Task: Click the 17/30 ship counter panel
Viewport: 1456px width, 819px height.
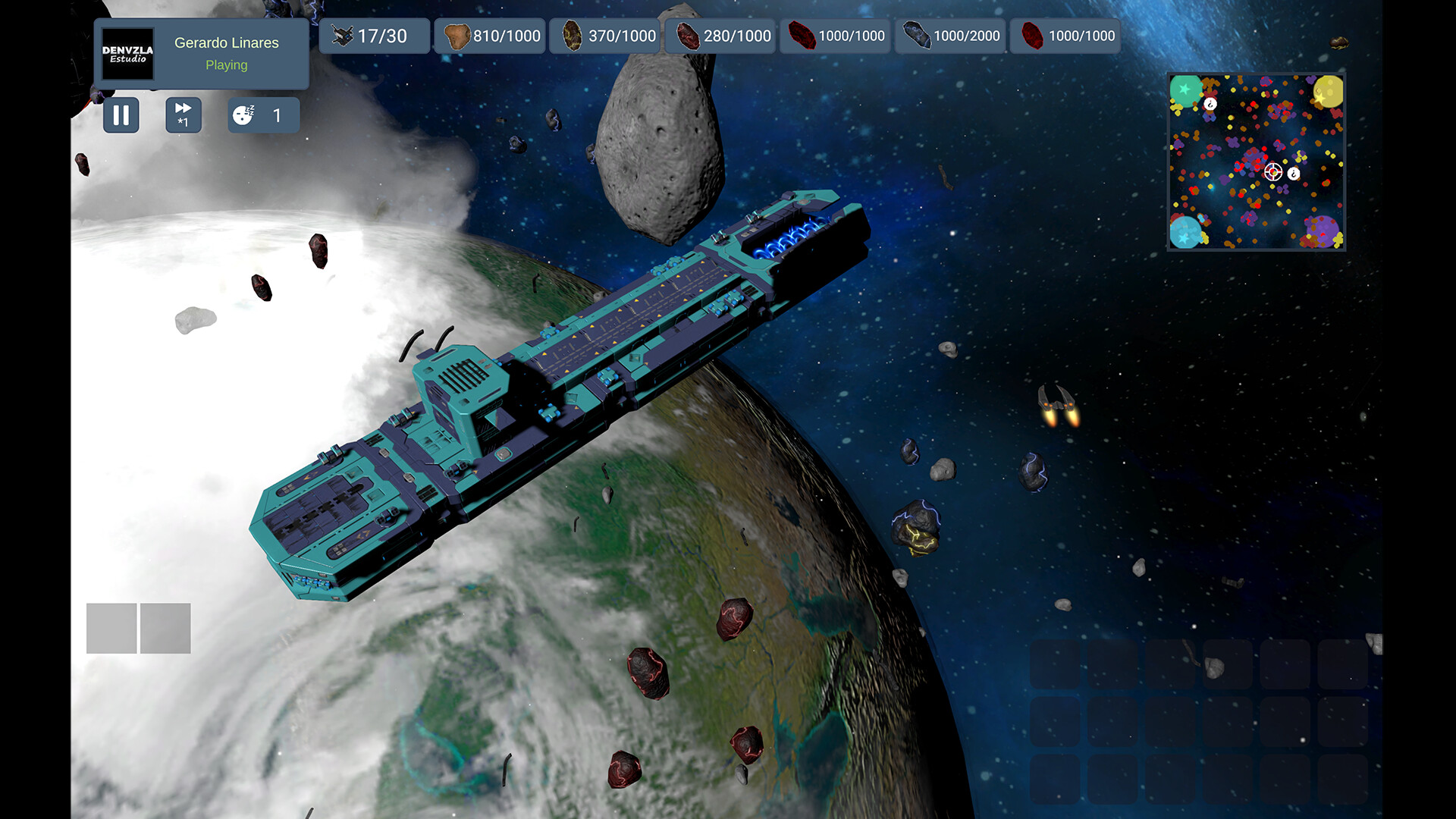Action: 375,35
